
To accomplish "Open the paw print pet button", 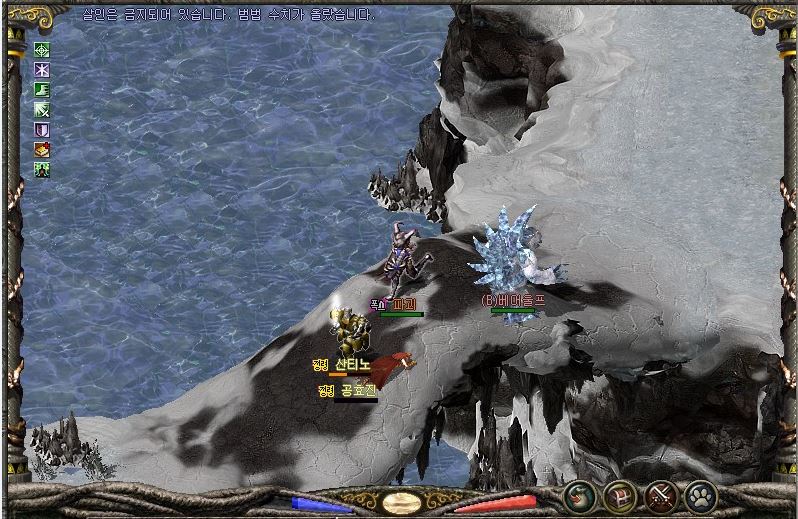I will click(x=701, y=496).
